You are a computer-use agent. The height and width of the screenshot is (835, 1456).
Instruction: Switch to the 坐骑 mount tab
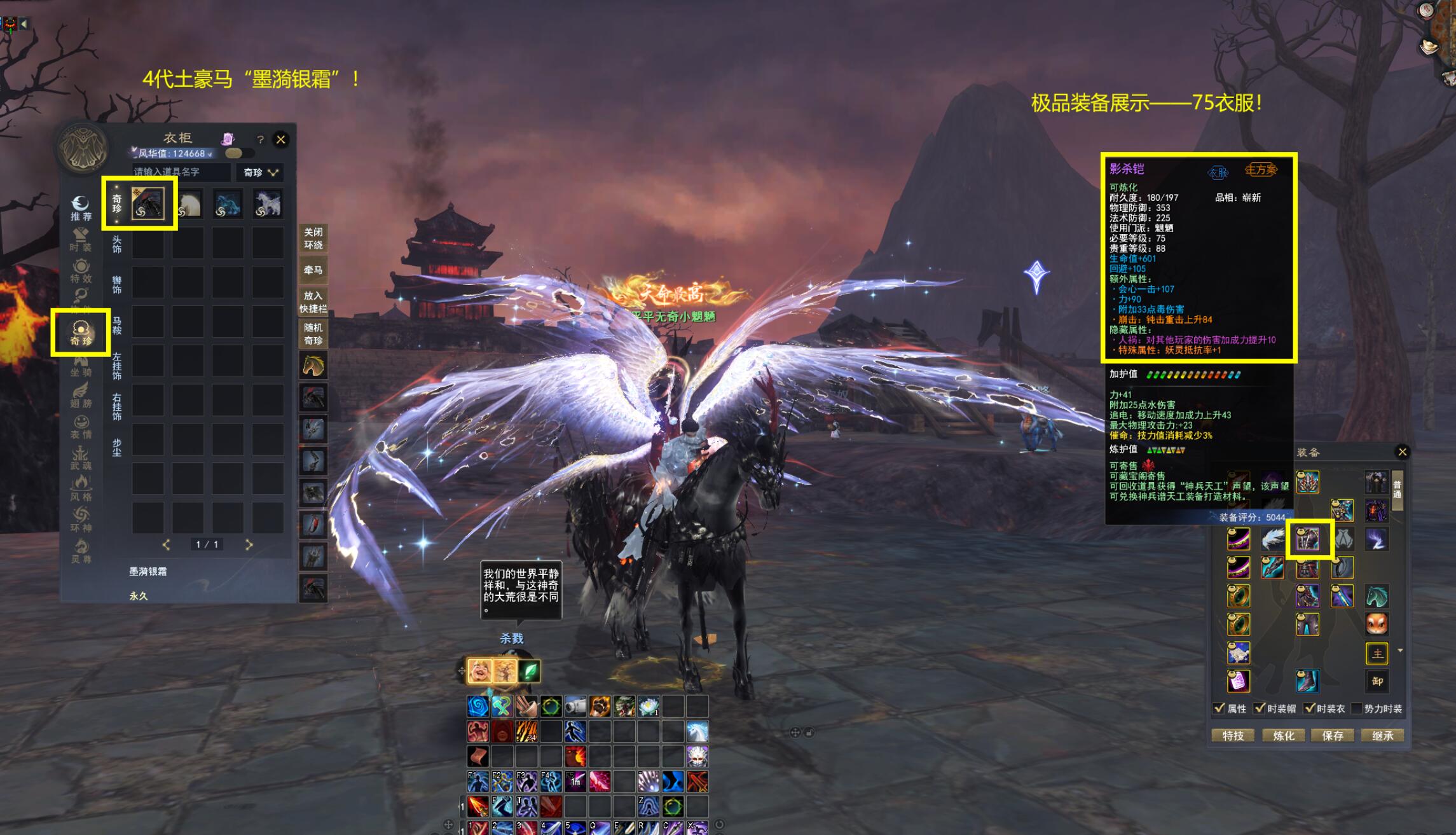81,366
